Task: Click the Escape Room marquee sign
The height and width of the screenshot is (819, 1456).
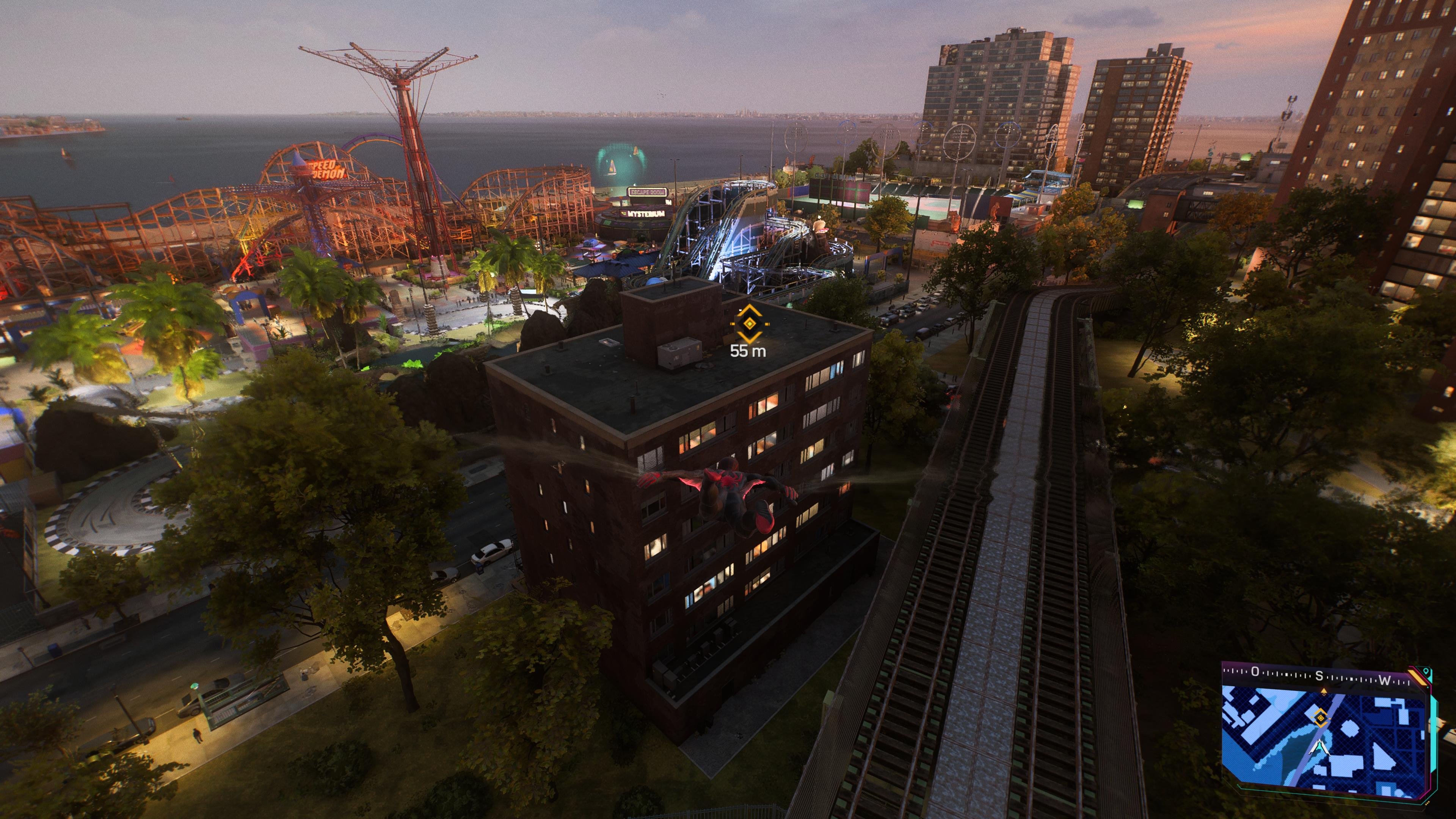Action: click(648, 191)
